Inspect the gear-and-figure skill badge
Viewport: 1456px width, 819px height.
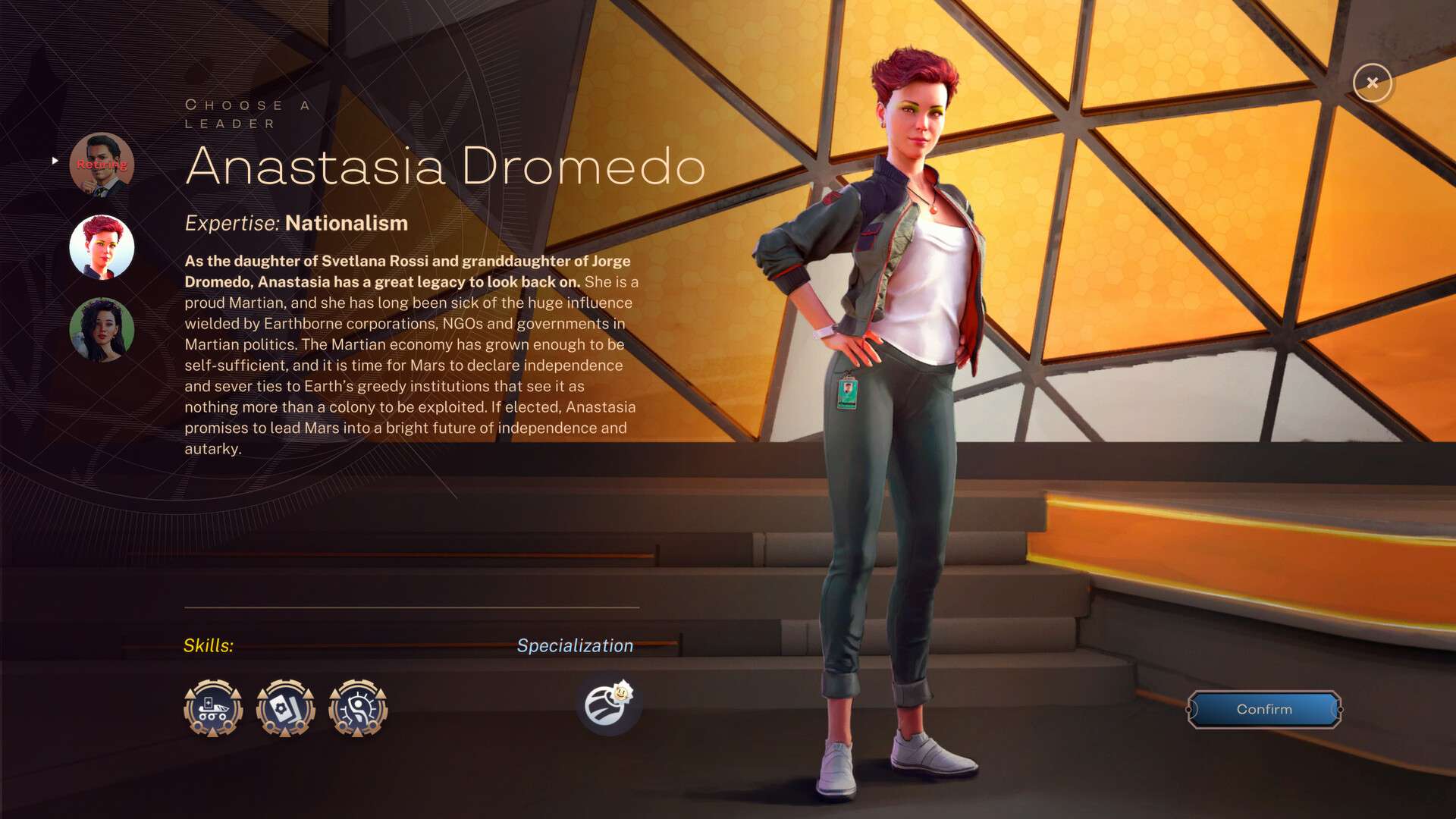coord(358,708)
